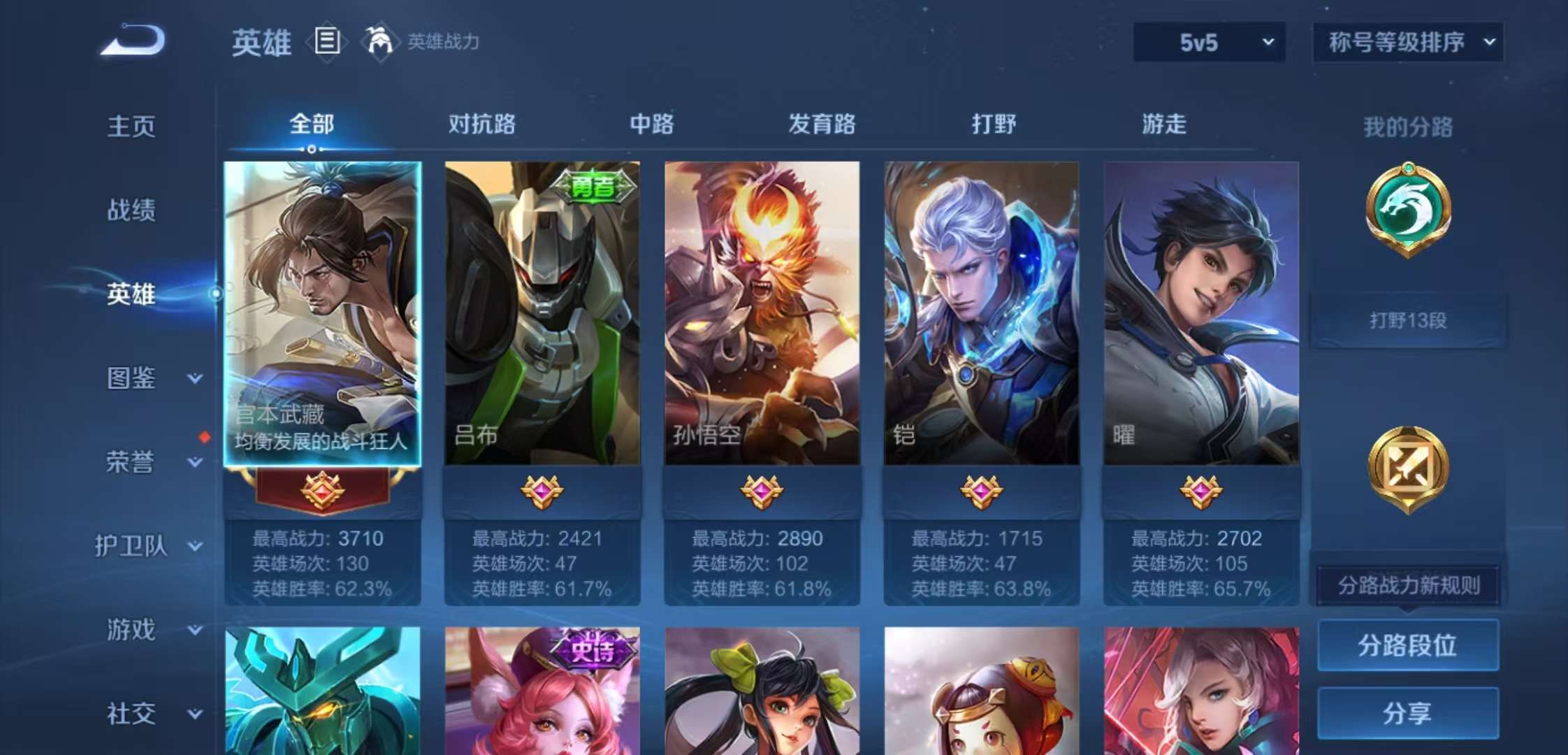
Task: Open the 5v5 mode dropdown
Action: coord(1209,43)
